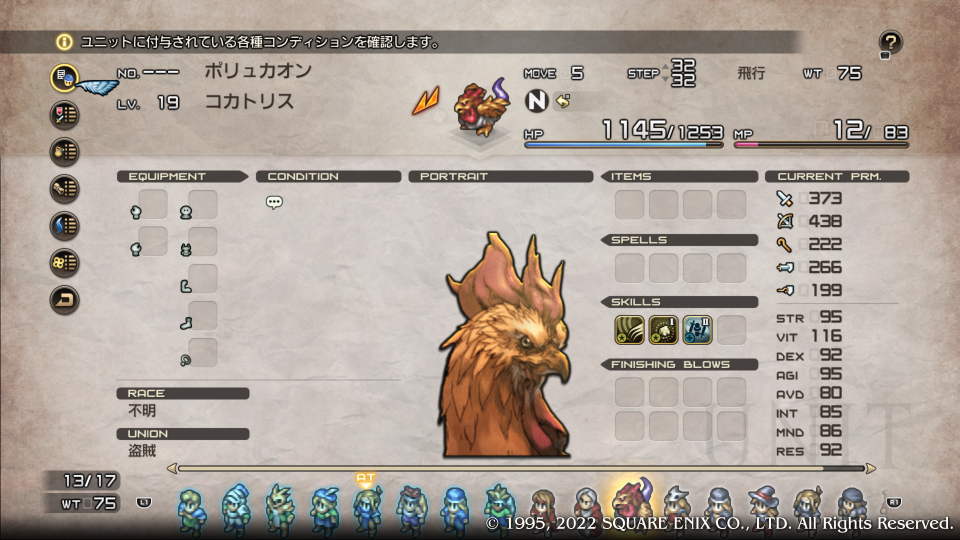Click the return arrow button in sidebar
This screenshot has width=960, height=540.
(x=65, y=299)
